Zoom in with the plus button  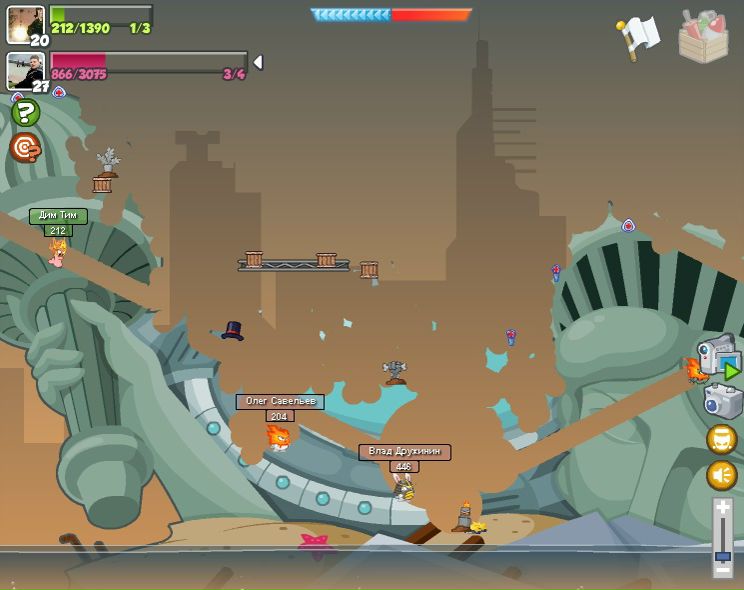(x=722, y=509)
